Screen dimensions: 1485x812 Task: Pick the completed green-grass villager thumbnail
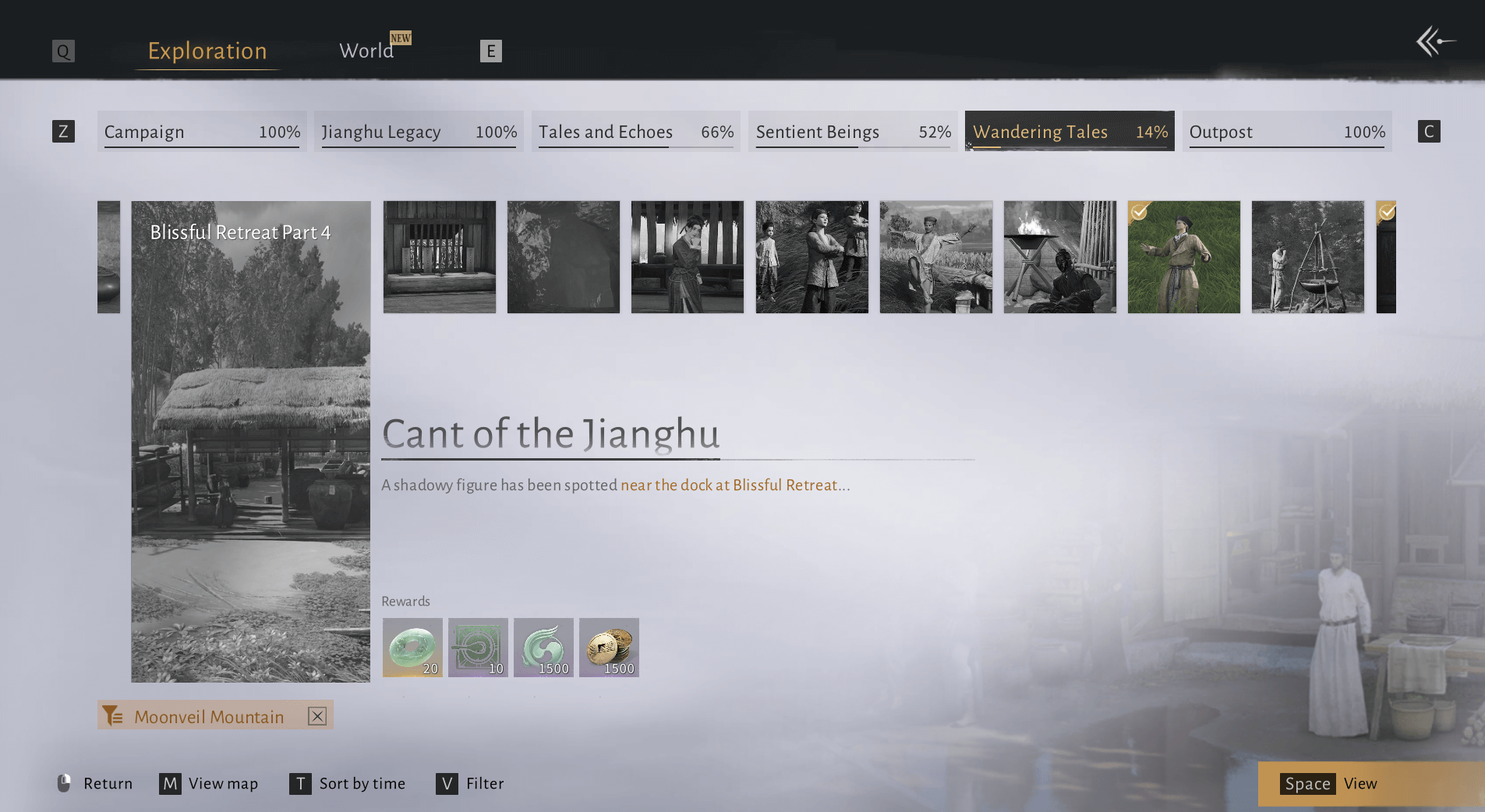[1183, 257]
